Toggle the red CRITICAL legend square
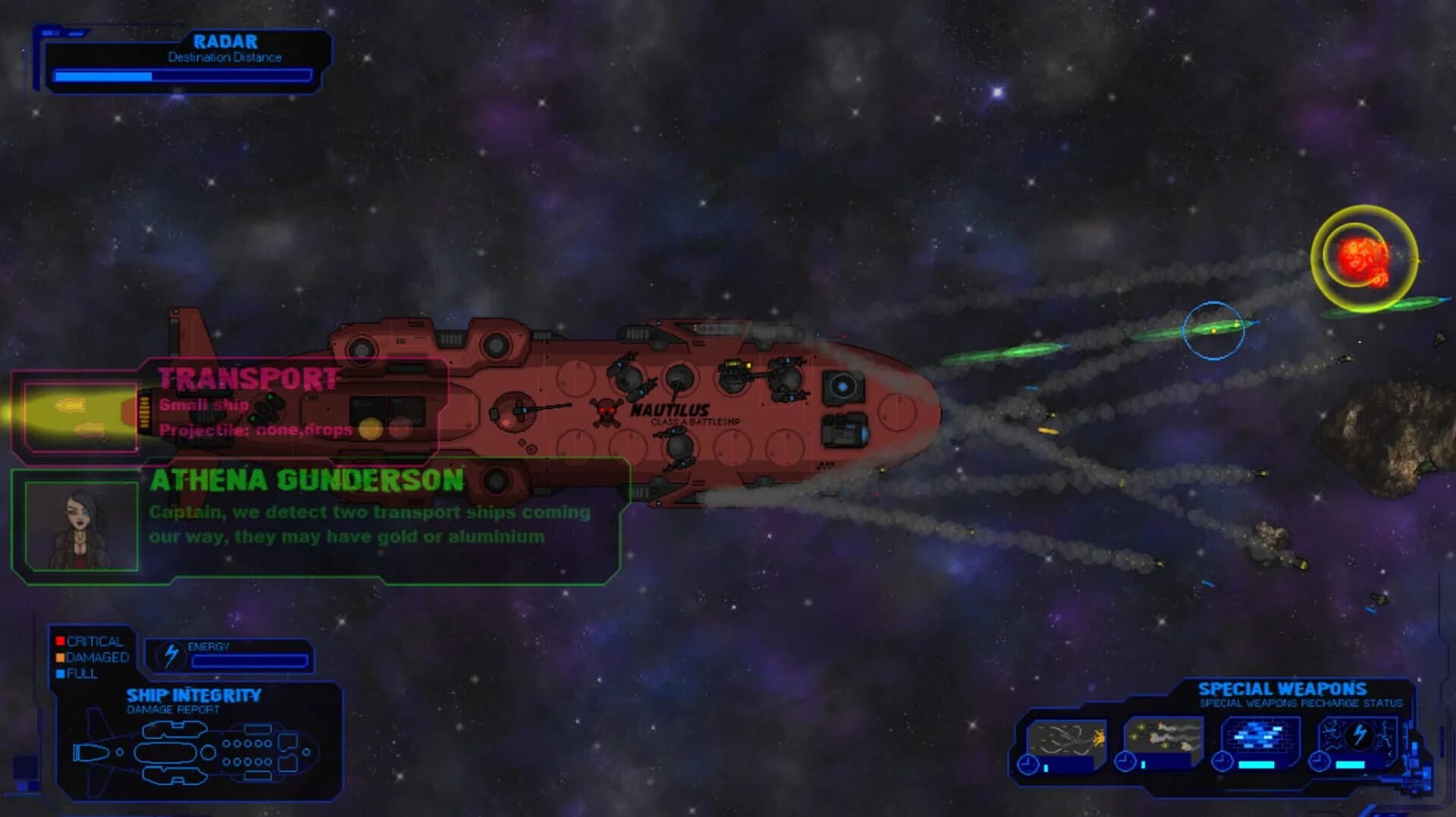Viewport: 1456px width, 817px height. tap(60, 640)
